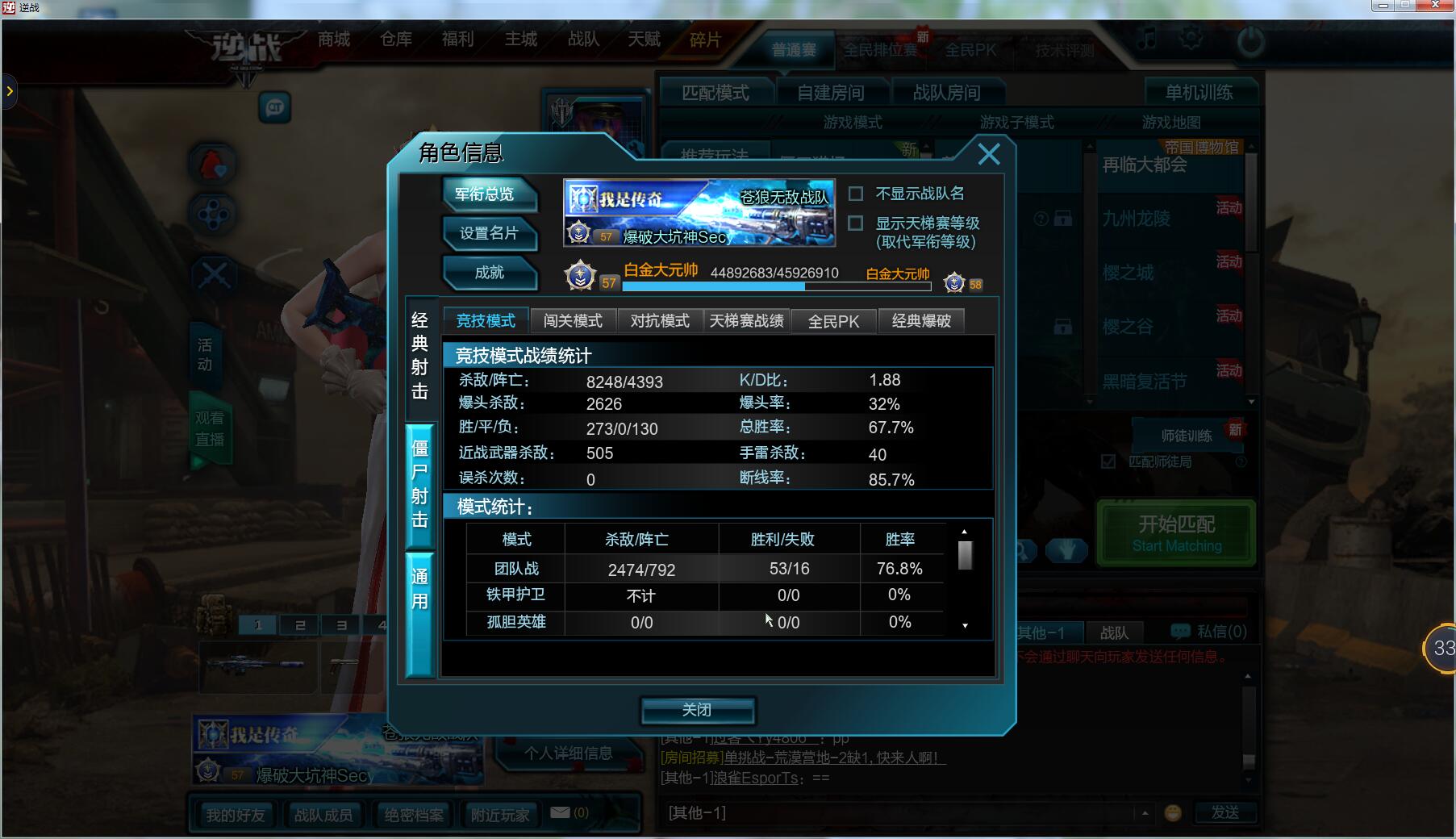Open the 仓库 warehouse menu
The width and height of the screenshot is (1456, 839).
[396, 39]
